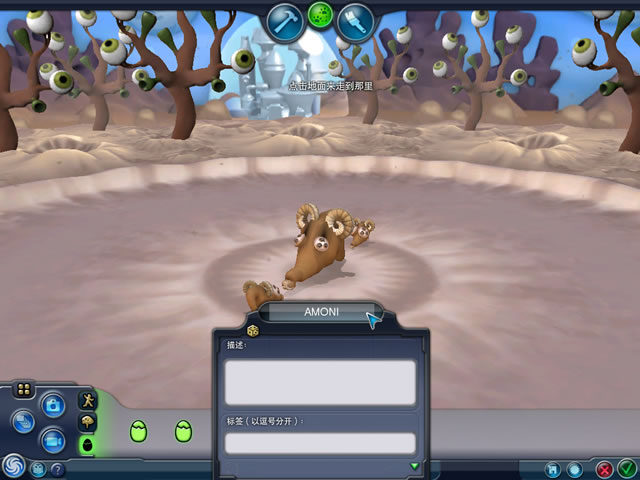This screenshot has width=640, height=480.
Task: Select the tree-shaped icon tab
Action: 87,421
